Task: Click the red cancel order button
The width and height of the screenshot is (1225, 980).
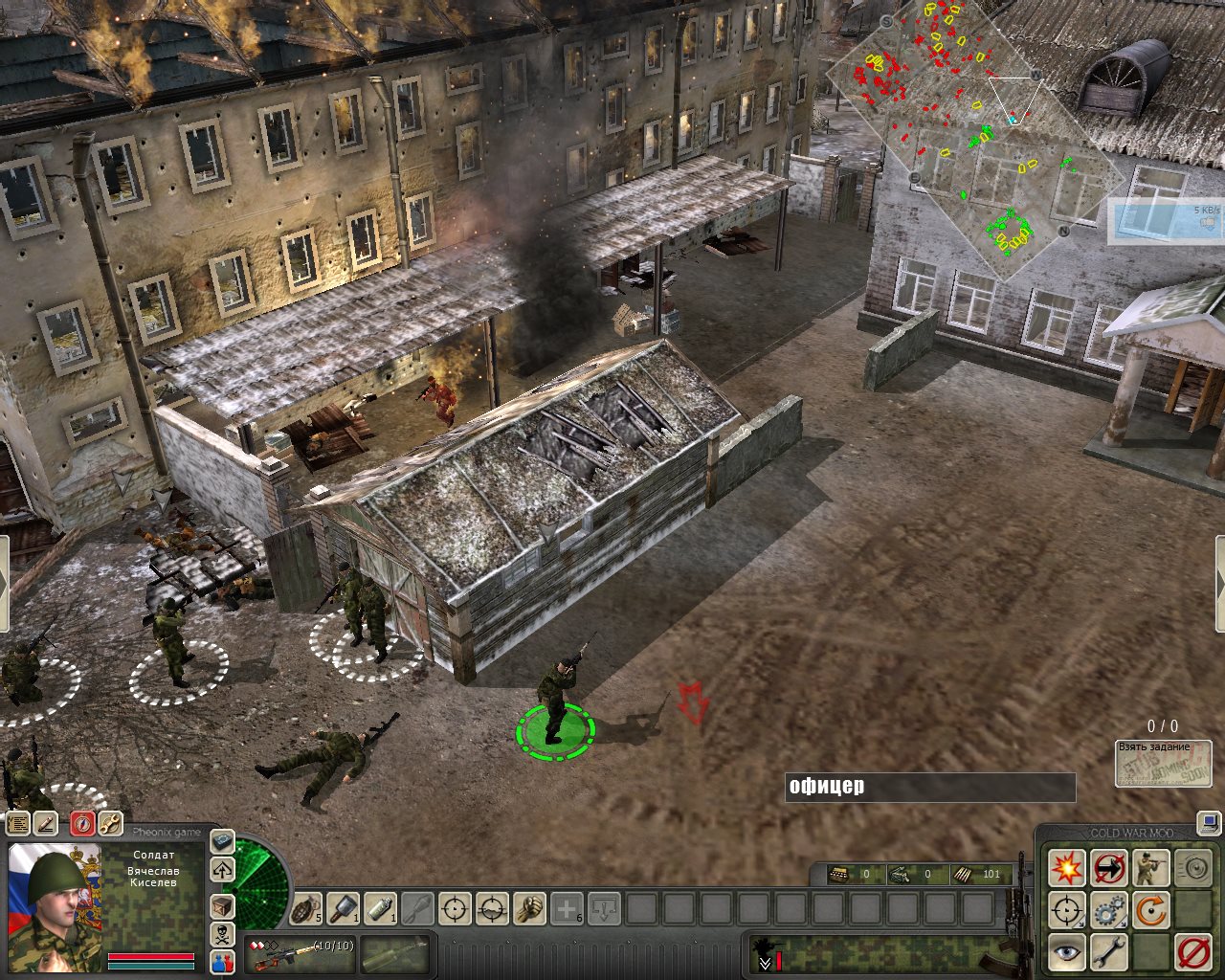Action: point(1193,951)
